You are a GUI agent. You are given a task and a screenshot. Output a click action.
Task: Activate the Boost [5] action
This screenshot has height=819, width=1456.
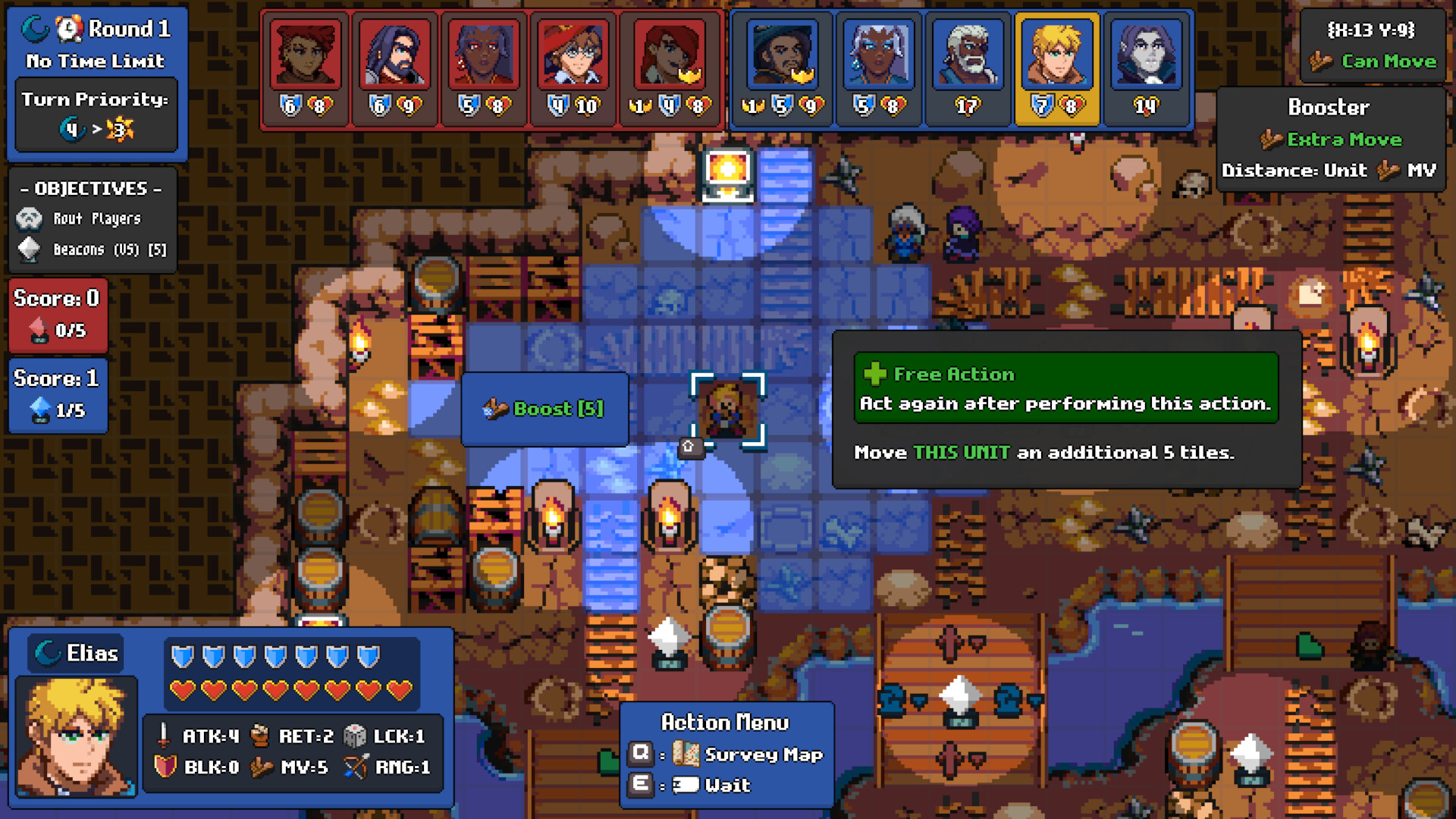(x=544, y=408)
